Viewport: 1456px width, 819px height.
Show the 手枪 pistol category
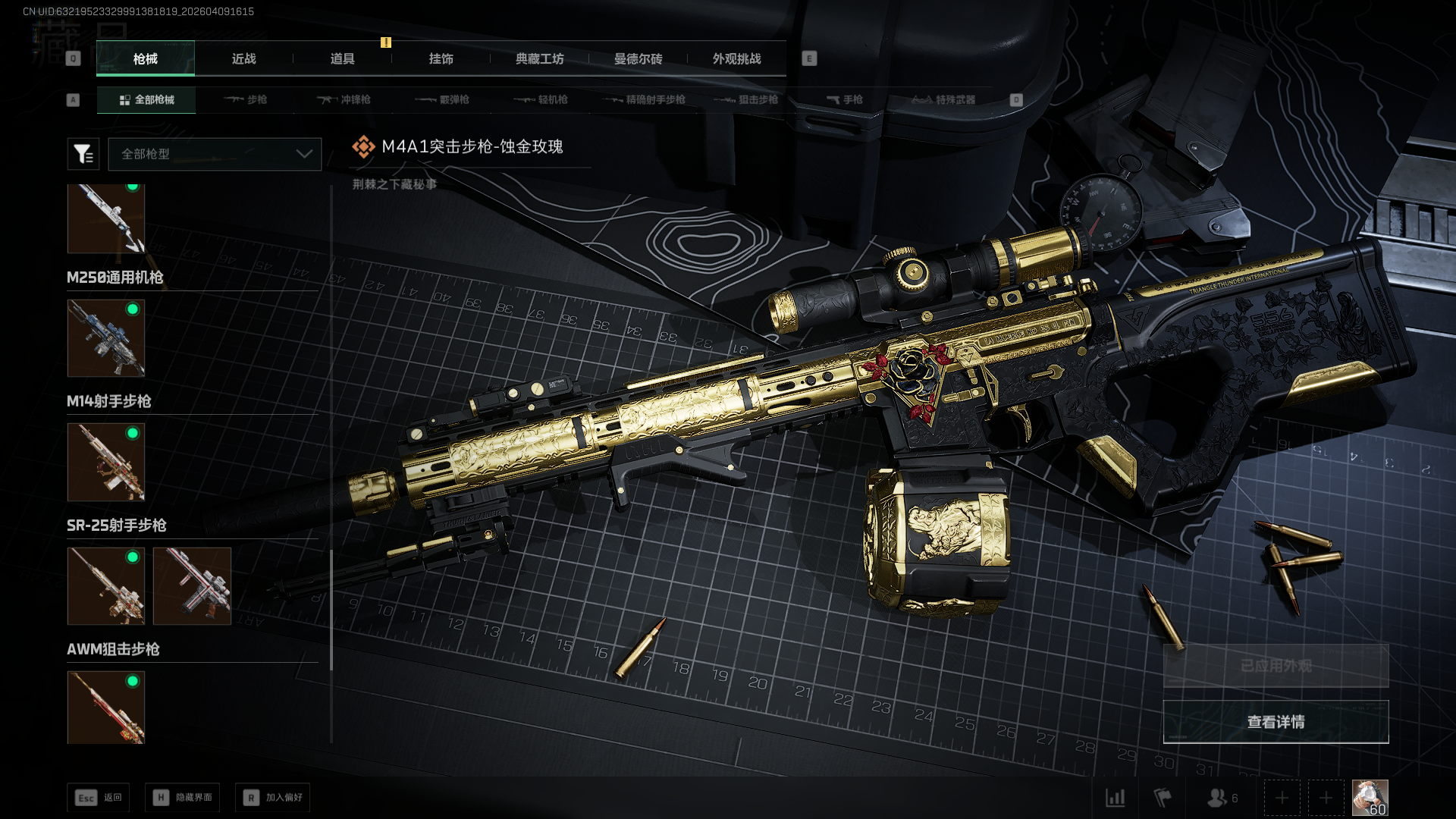(x=844, y=100)
